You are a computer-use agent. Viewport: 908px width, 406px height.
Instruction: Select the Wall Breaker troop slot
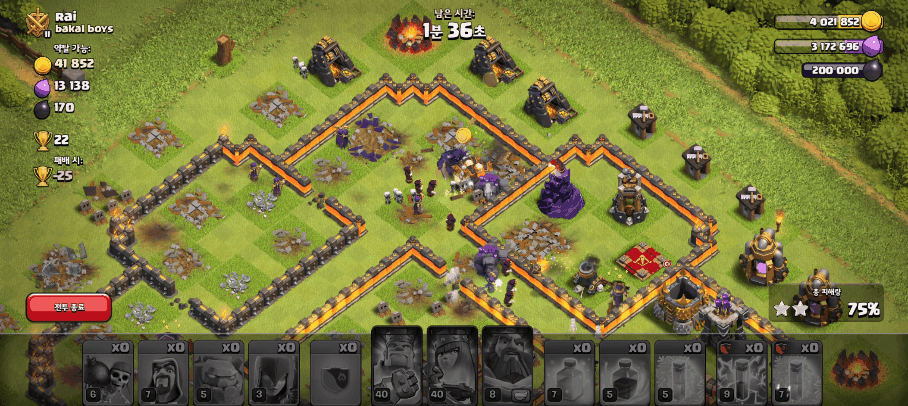coord(107,371)
